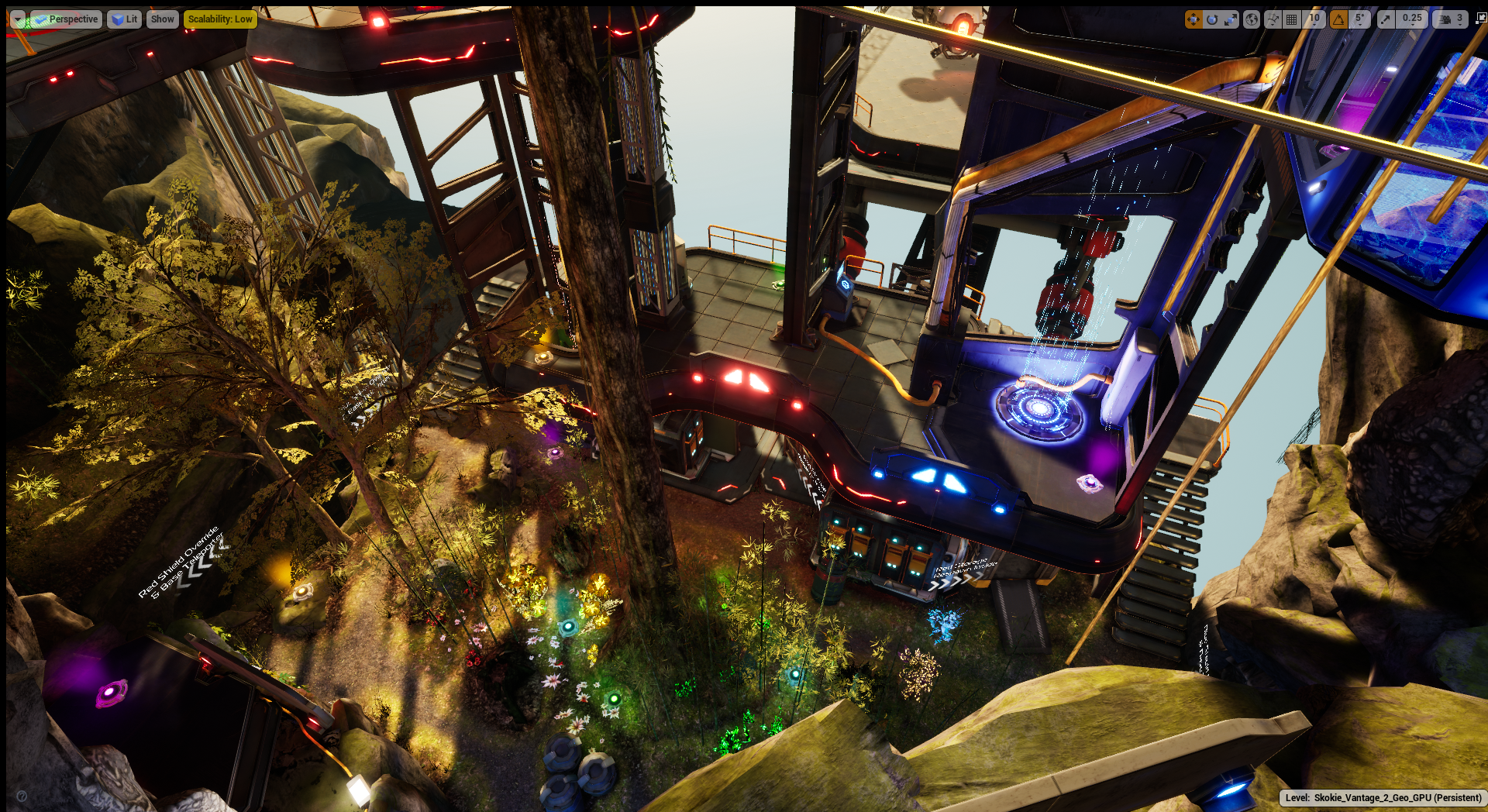
Task: Toggle rotation angle snapping
Action: pyautogui.click(x=1338, y=19)
